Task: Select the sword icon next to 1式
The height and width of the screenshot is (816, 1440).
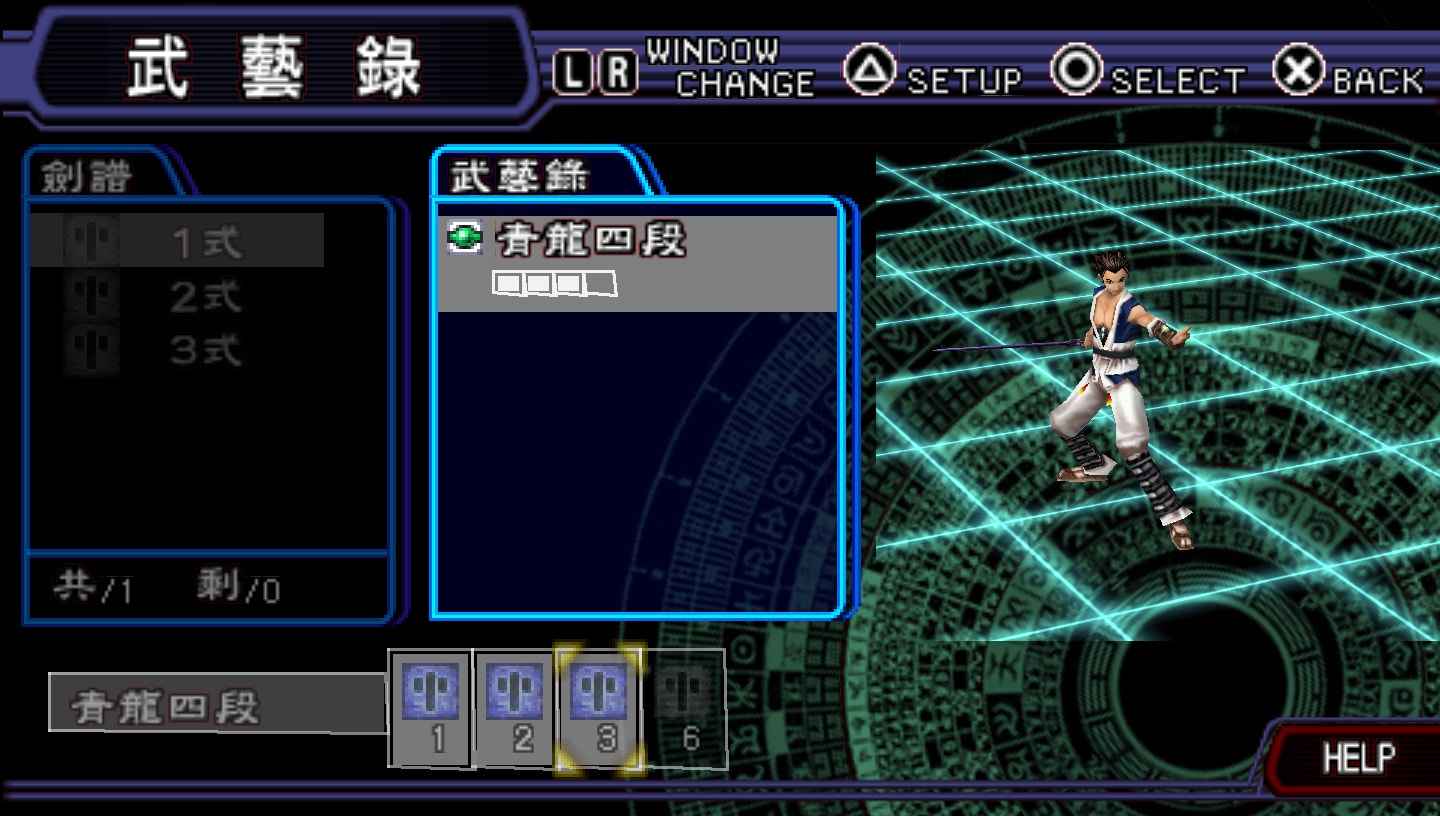Action: [x=88, y=238]
